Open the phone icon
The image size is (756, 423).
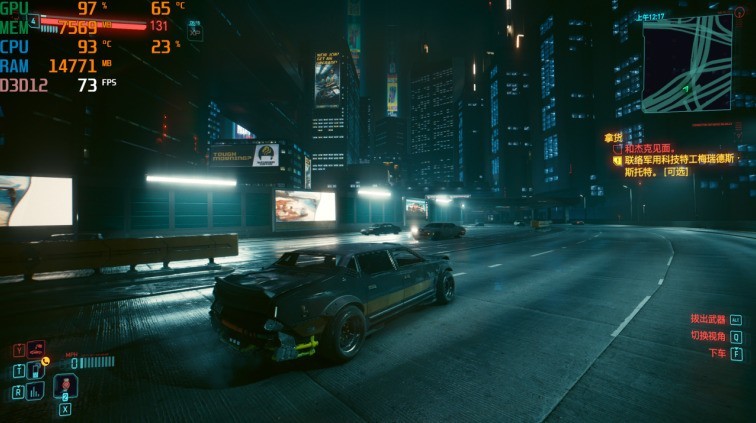(36, 370)
